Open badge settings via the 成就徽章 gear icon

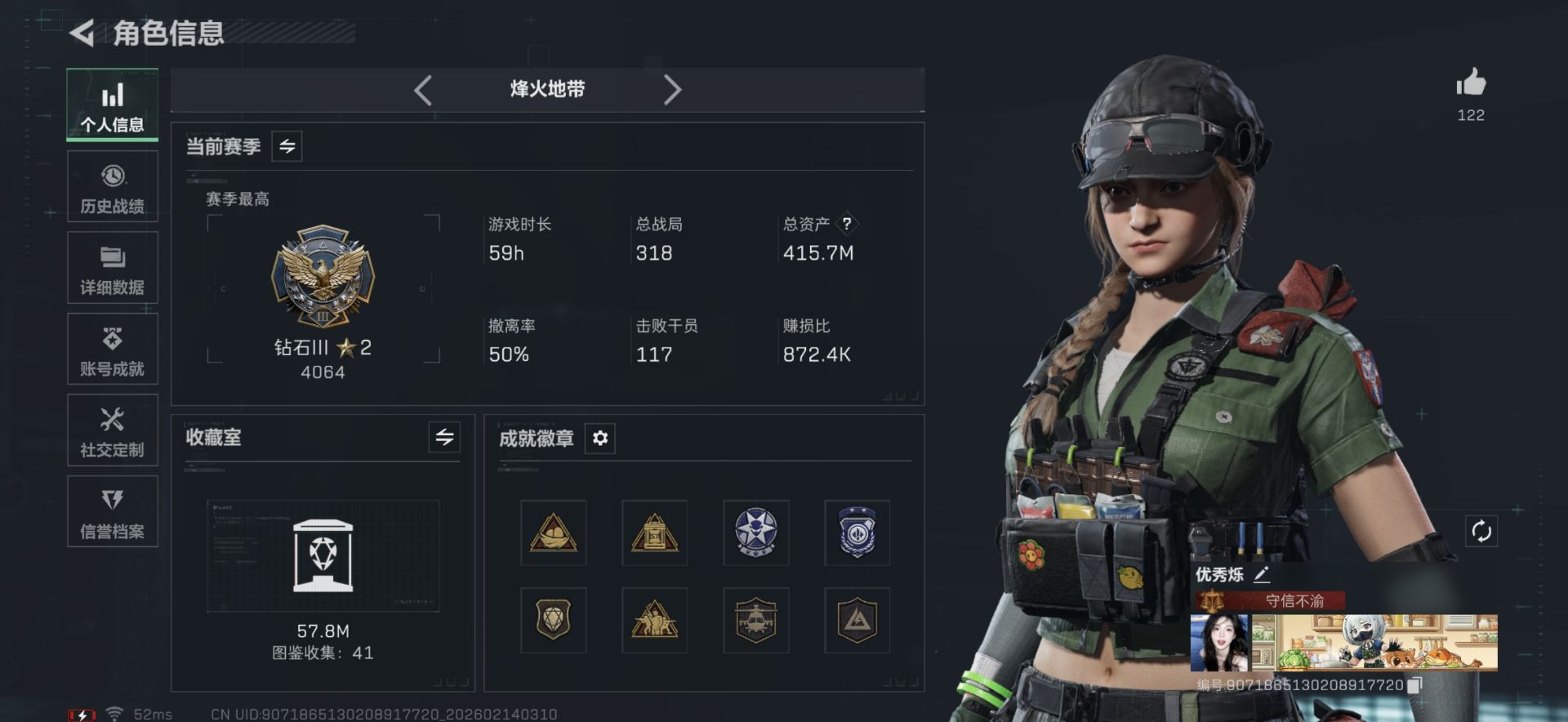[x=602, y=439]
